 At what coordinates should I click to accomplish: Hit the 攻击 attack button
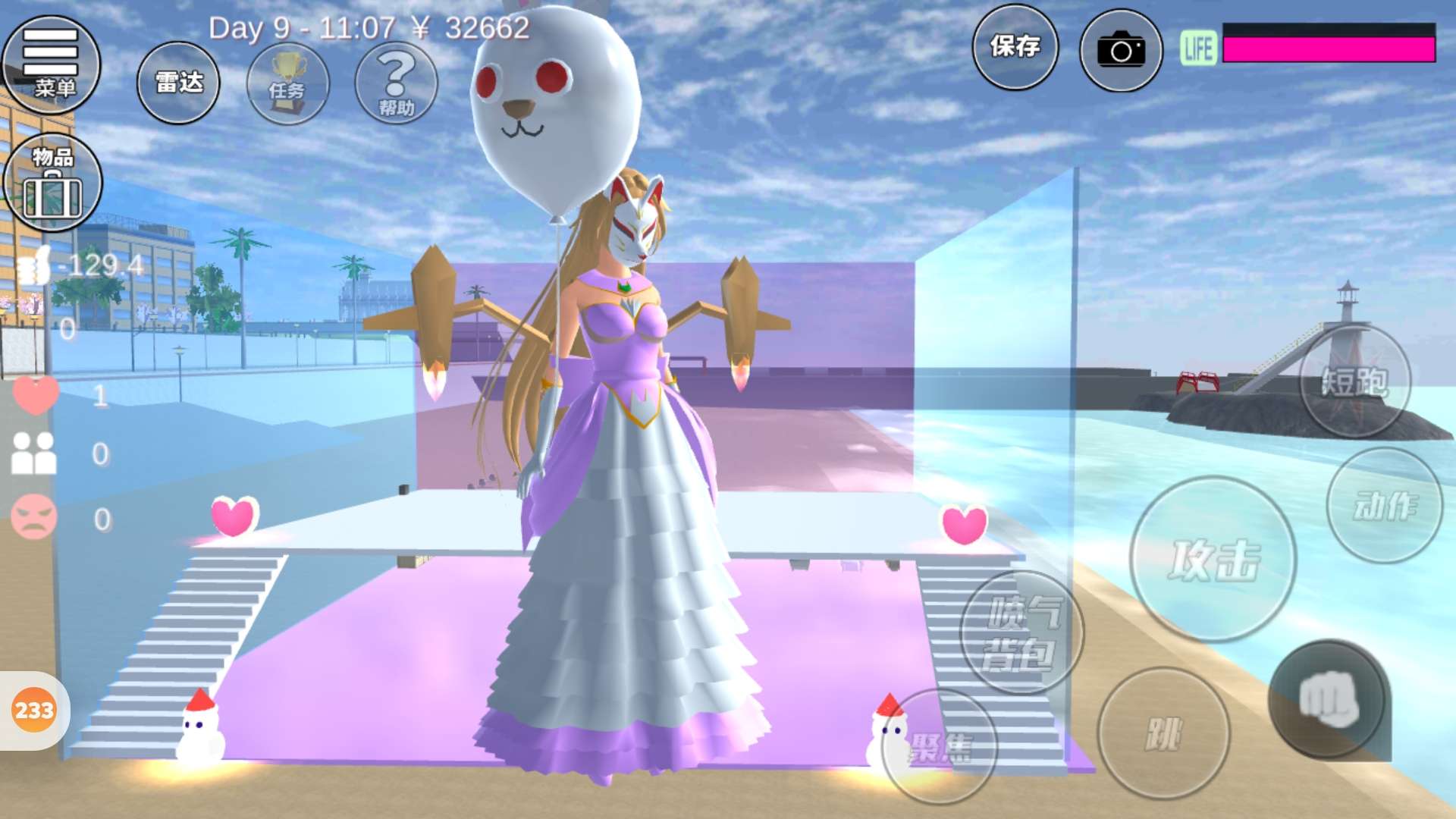tap(1213, 560)
